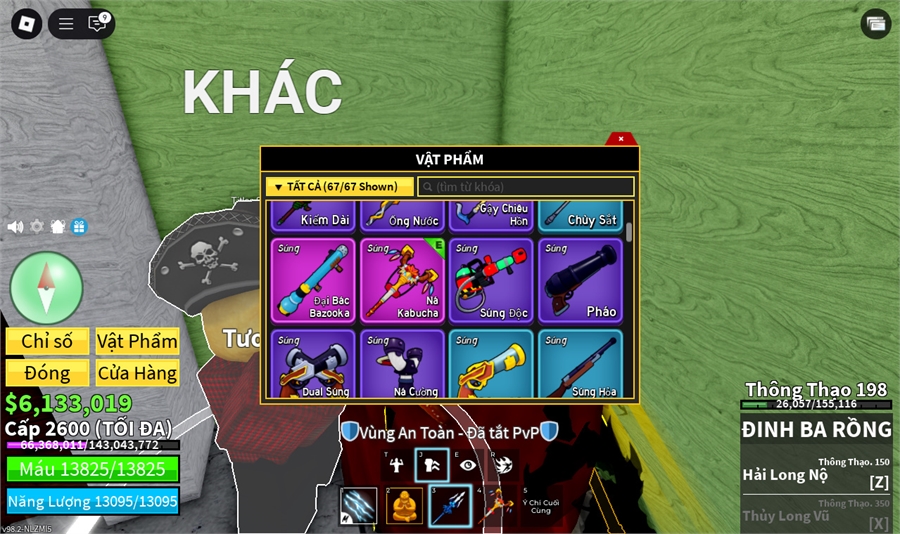Open the Chỉ số stats menu
Screen dimensions: 900x534
pyautogui.click(x=47, y=341)
